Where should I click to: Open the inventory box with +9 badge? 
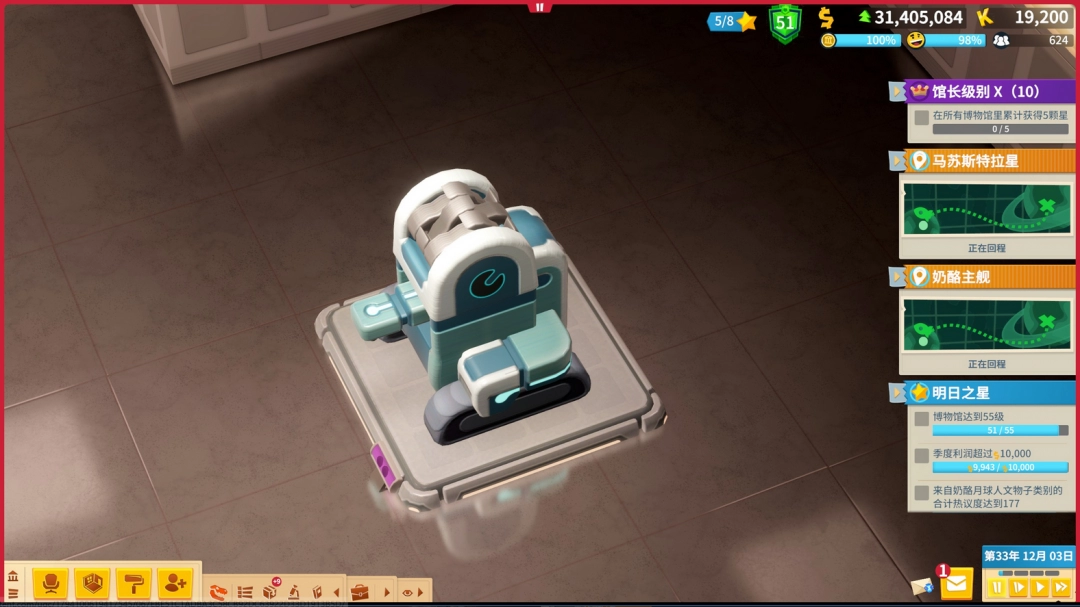270,591
